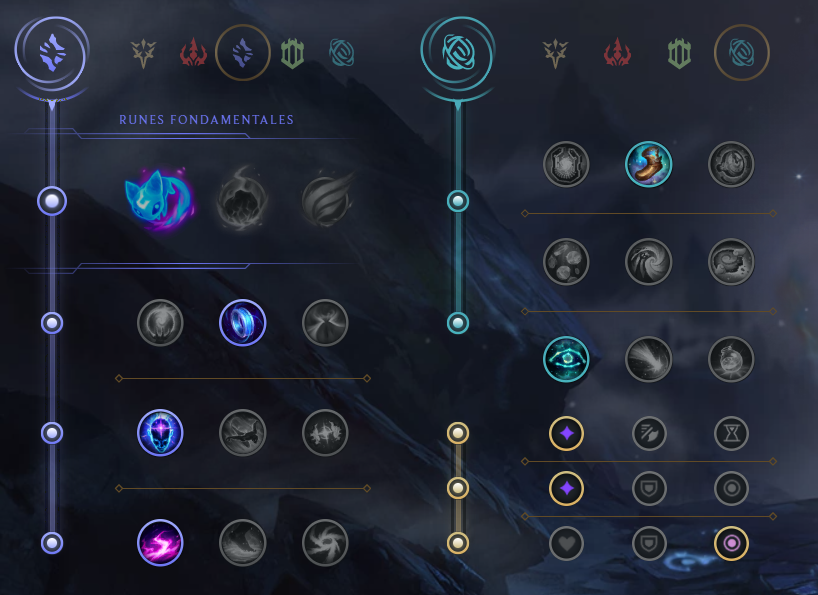
Task: Pick the axe attack speed shard
Action: (x=648, y=432)
